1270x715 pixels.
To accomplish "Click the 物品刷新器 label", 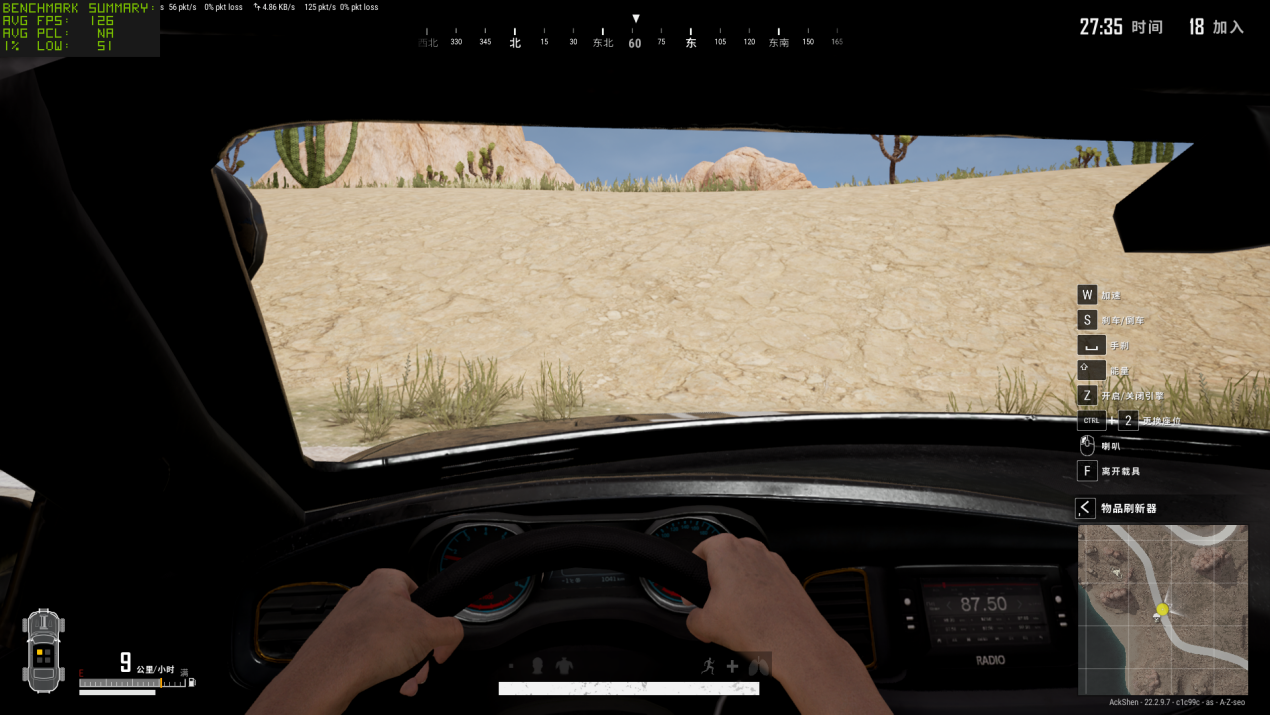I will (x=1128, y=508).
